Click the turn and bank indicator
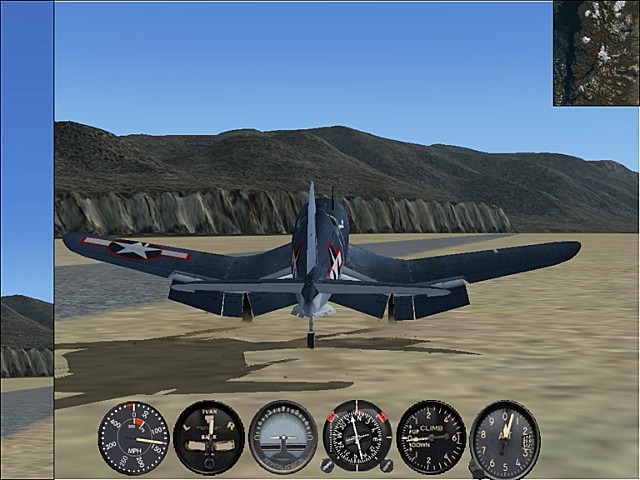The height and width of the screenshot is (480, 640). tap(208, 437)
